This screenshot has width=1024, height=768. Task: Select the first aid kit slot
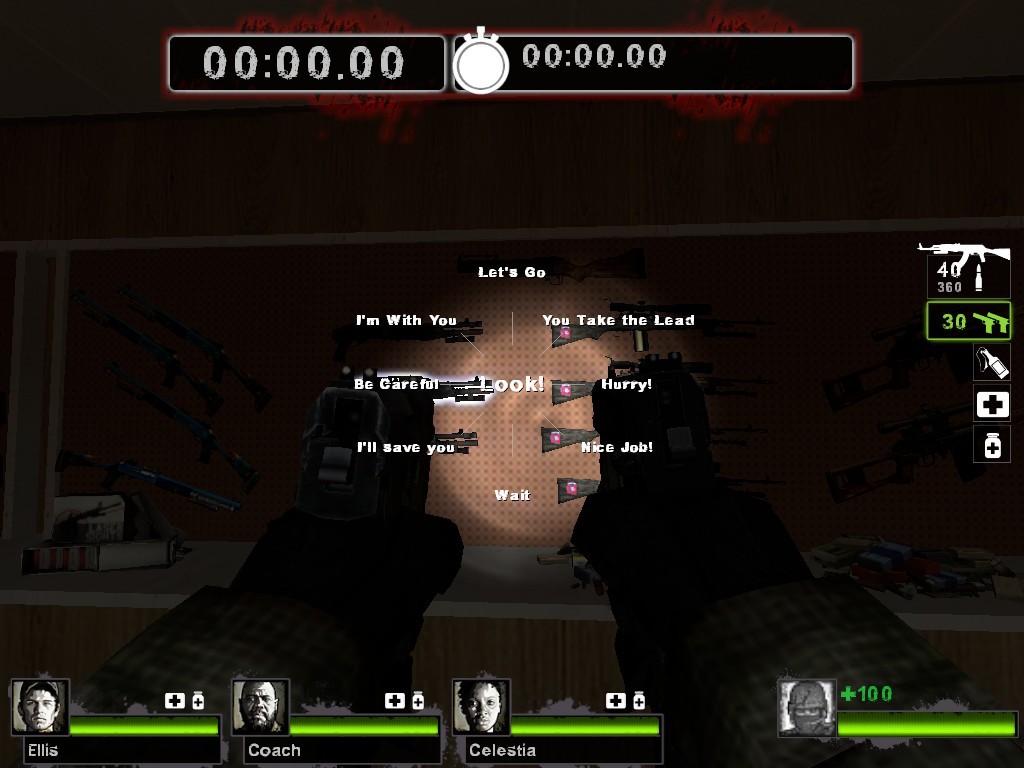coord(992,405)
